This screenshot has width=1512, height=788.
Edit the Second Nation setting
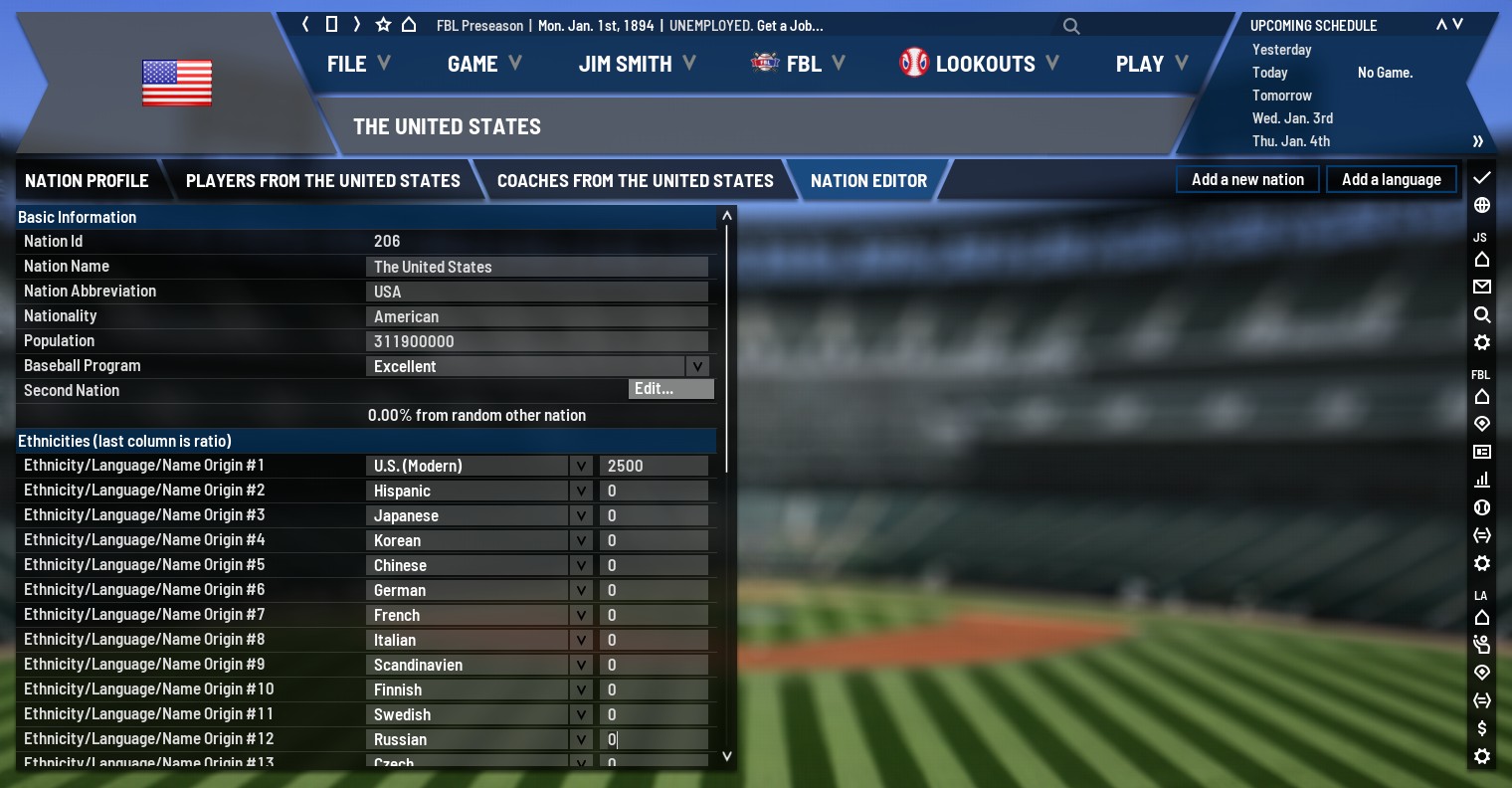click(670, 389)
